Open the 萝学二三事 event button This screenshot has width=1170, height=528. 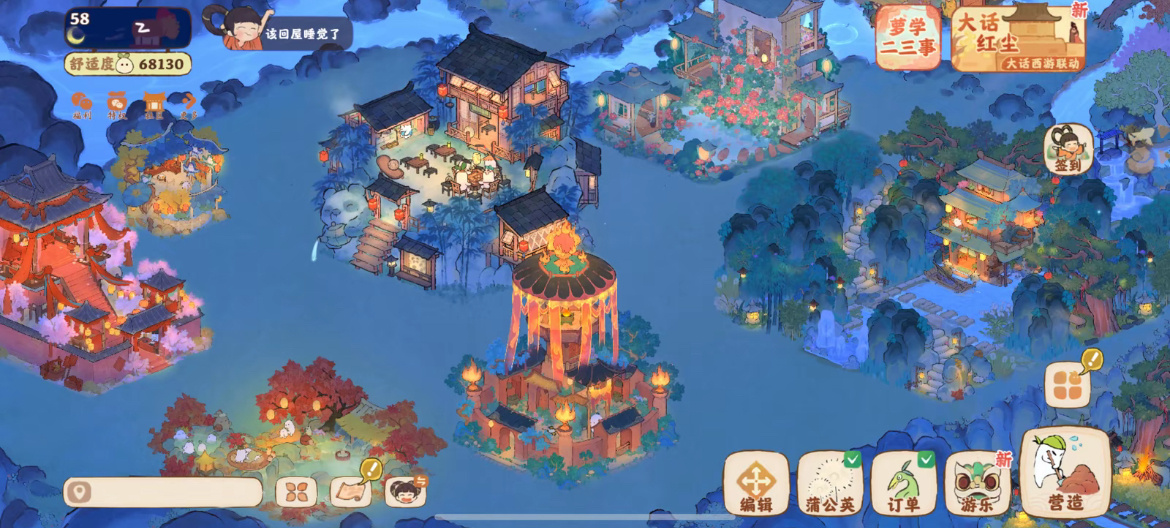(x=908, y=38)
